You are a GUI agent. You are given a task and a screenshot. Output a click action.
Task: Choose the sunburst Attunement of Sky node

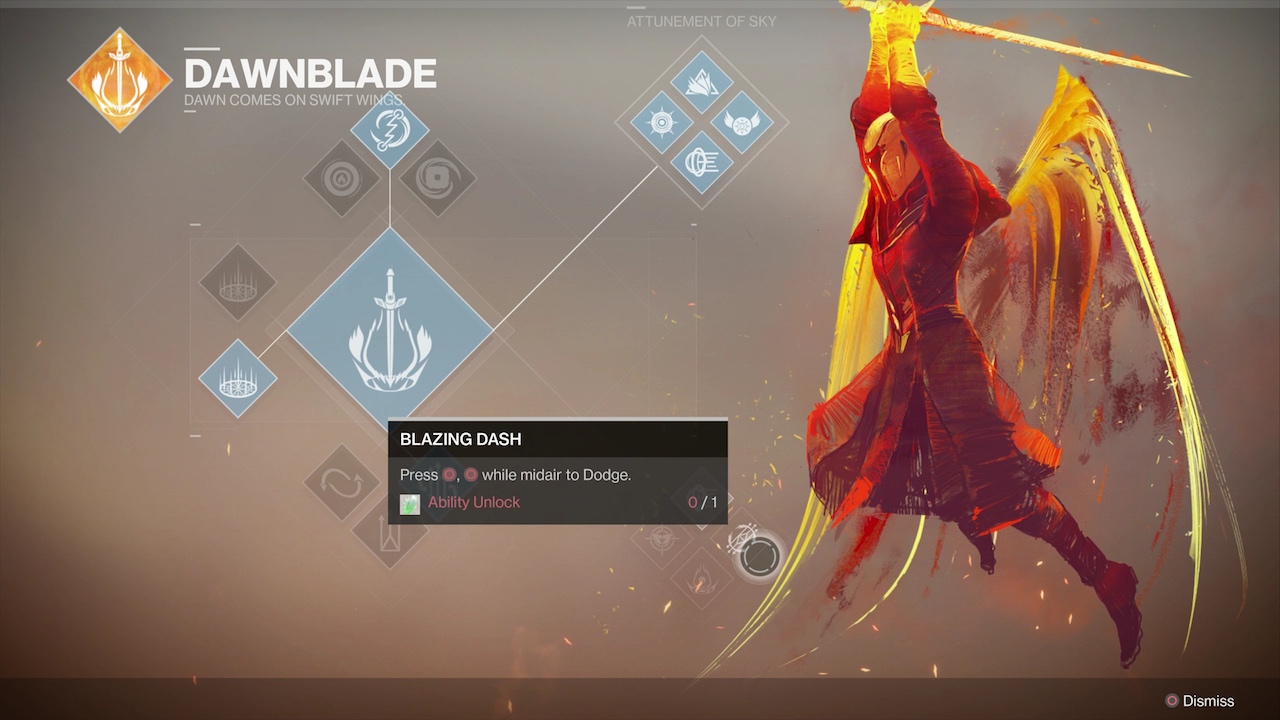tap(662, 123)
